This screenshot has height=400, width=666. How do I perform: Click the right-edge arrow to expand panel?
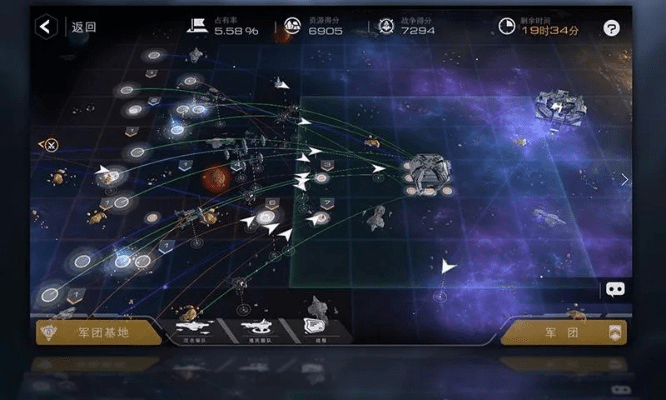625,180
